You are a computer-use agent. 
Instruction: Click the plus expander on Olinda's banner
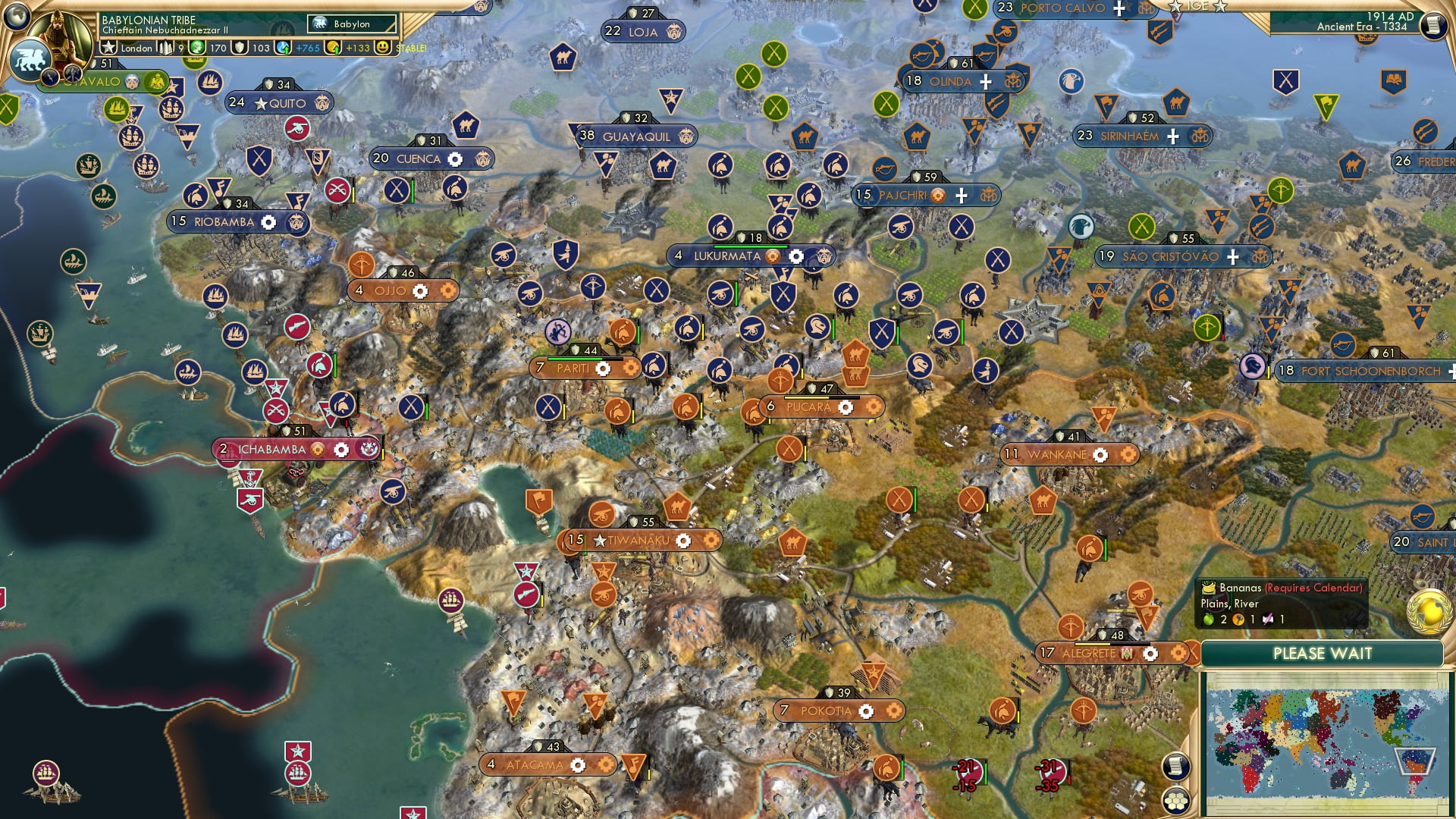[984, 81]
